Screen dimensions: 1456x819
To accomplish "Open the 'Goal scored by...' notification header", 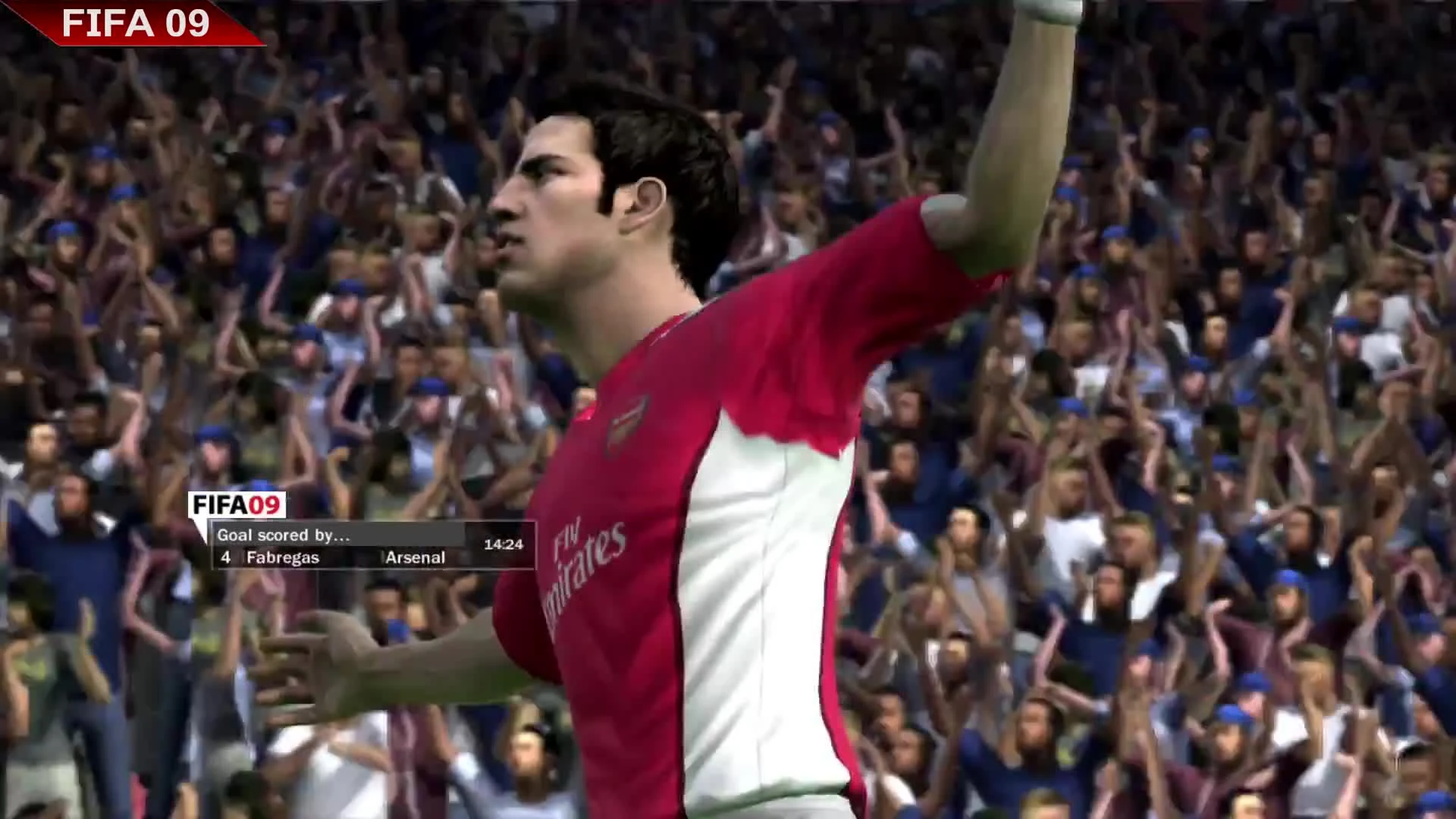I will [283, 534].
